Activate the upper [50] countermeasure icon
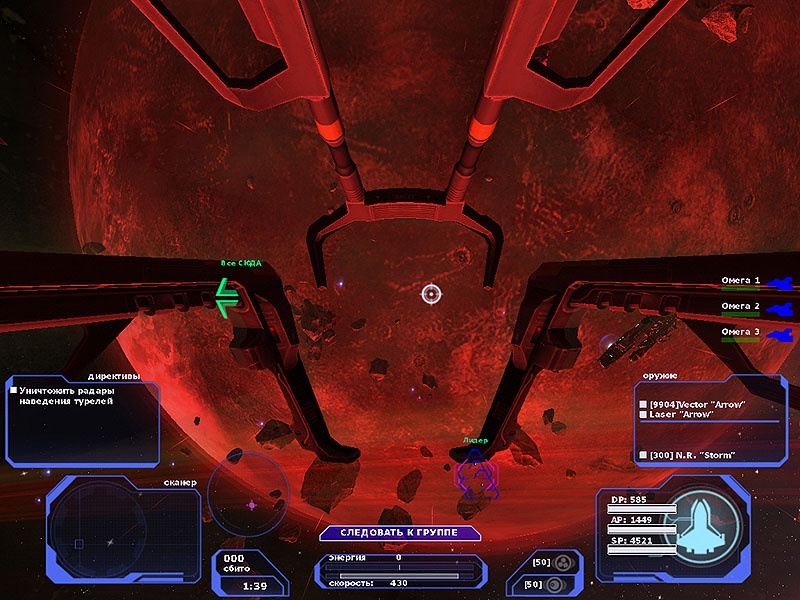Screen dimensions: 800x600 click(564, 562)
